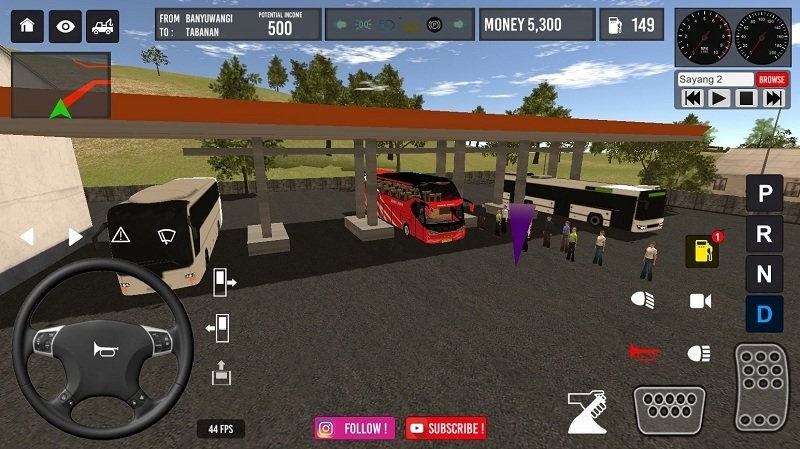Browse for music files
This screenshot has width=800, height=449.
tap(771, 79)
